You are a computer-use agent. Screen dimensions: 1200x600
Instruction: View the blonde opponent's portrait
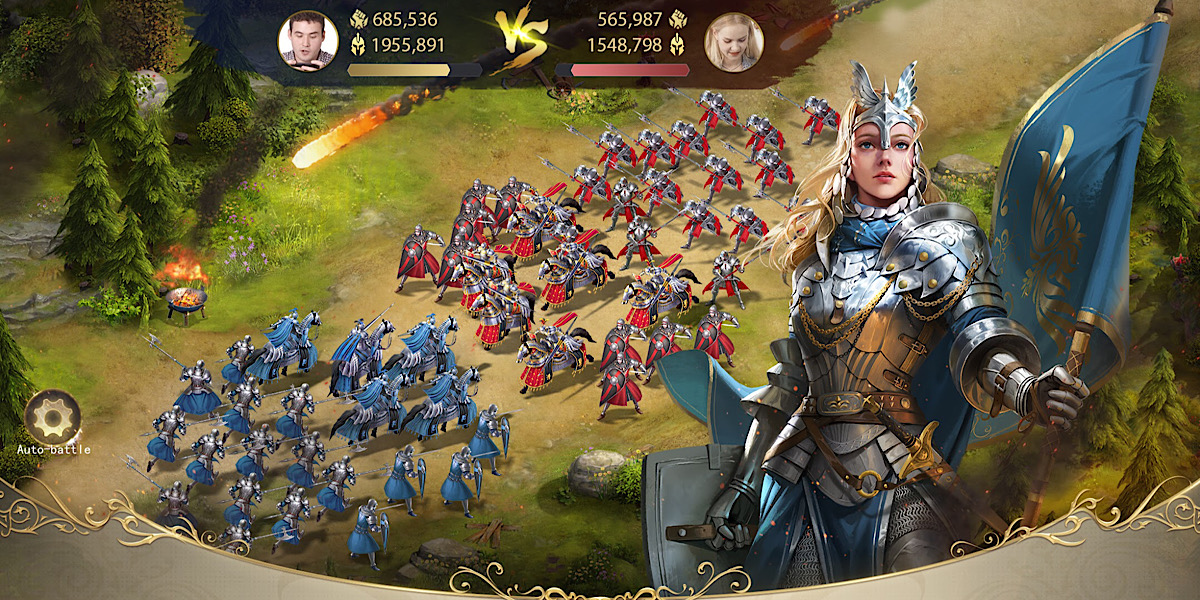pyautogui.click(x=734, y=42)
